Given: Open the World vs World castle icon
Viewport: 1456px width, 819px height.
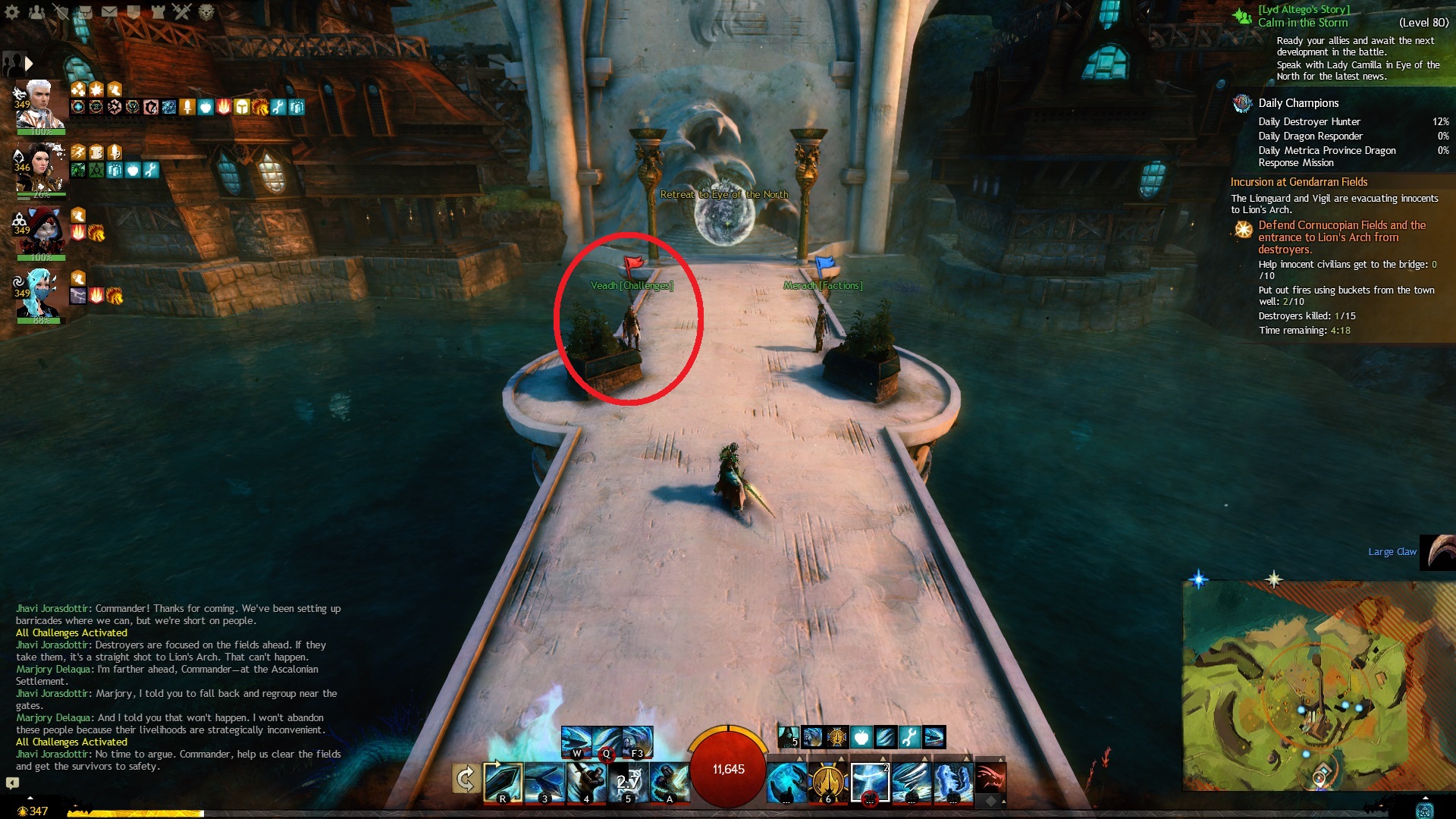Looking at the screenshot, I should click(x=158, y=11).
